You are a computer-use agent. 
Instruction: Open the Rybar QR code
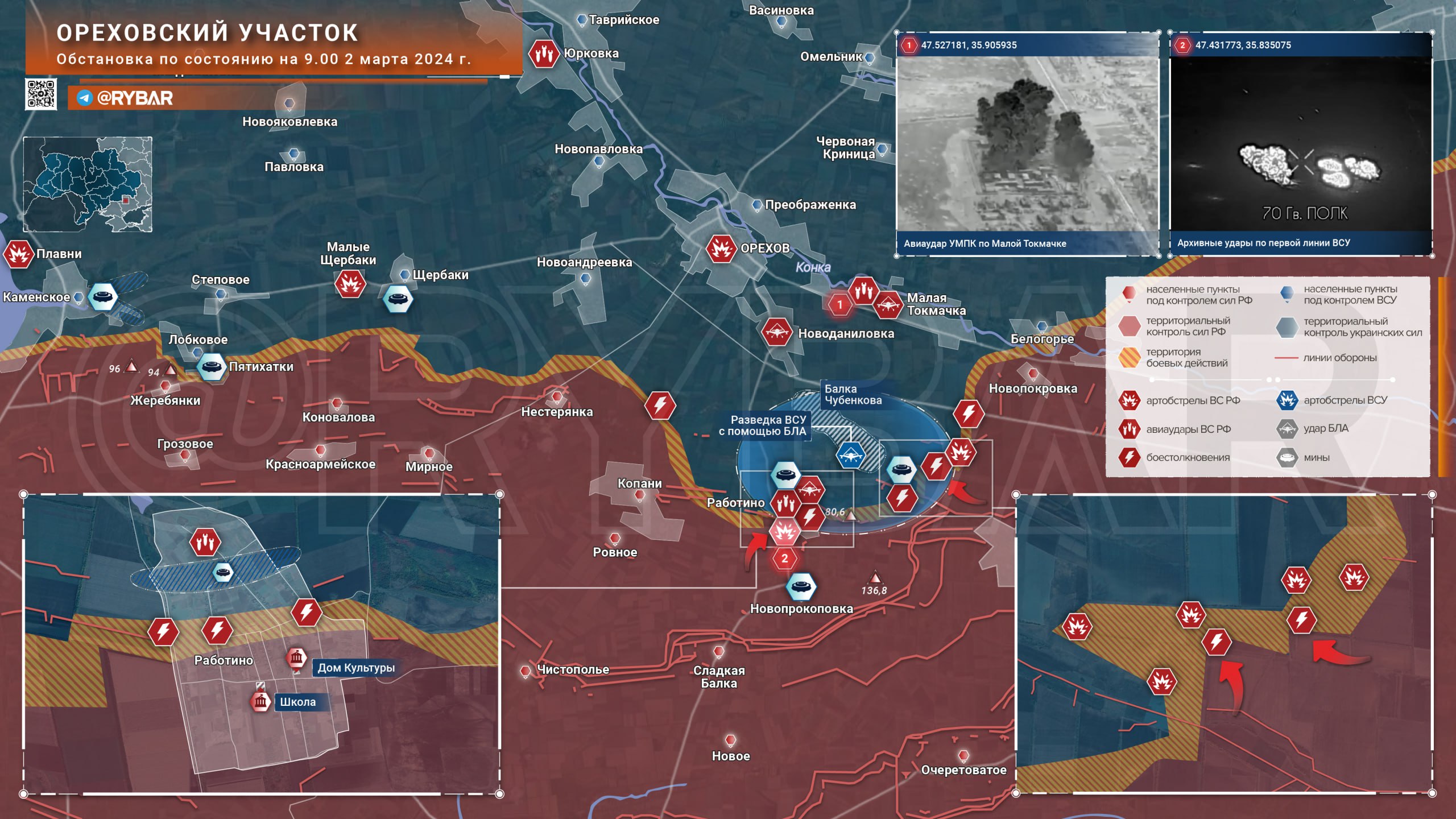tap(41, 94)
